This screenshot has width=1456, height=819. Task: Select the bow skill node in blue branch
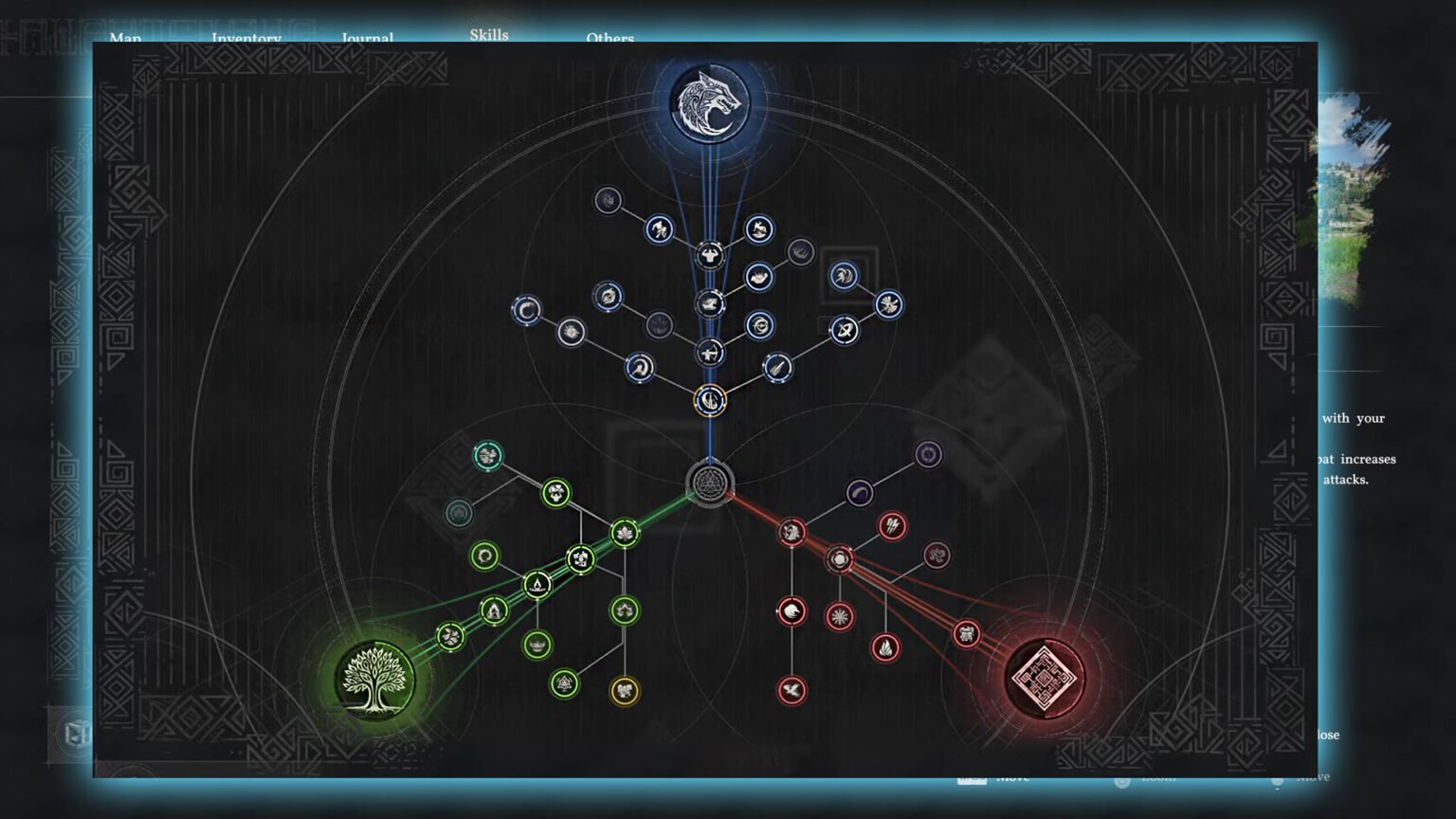click(709, 352)
